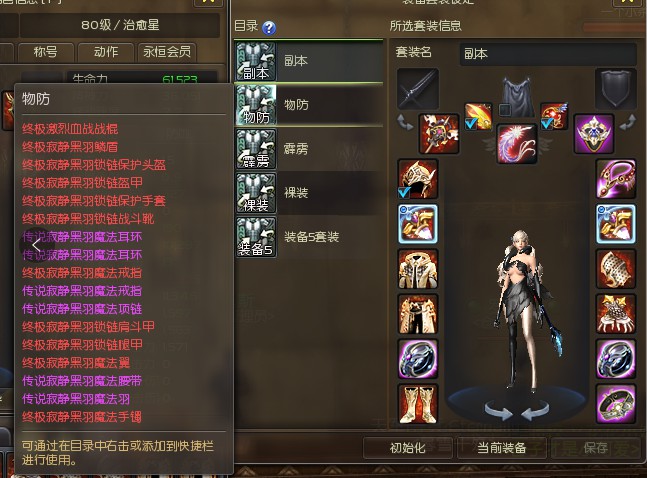Edit the 套装名 name field
This screenshot has width=647, height=478.
pyautogui.click(x=548, y=53)
